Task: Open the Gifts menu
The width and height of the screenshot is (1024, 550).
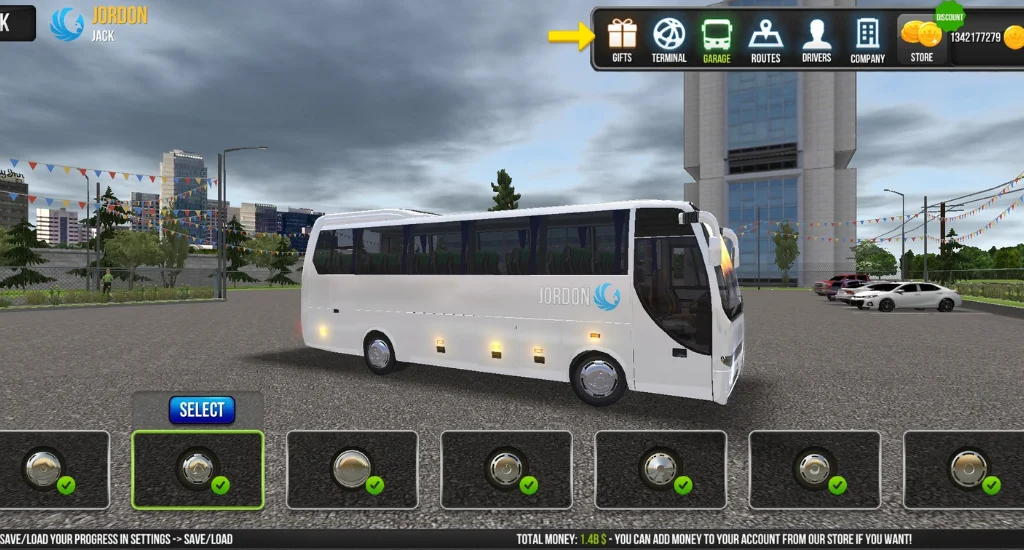Action: 622,40
